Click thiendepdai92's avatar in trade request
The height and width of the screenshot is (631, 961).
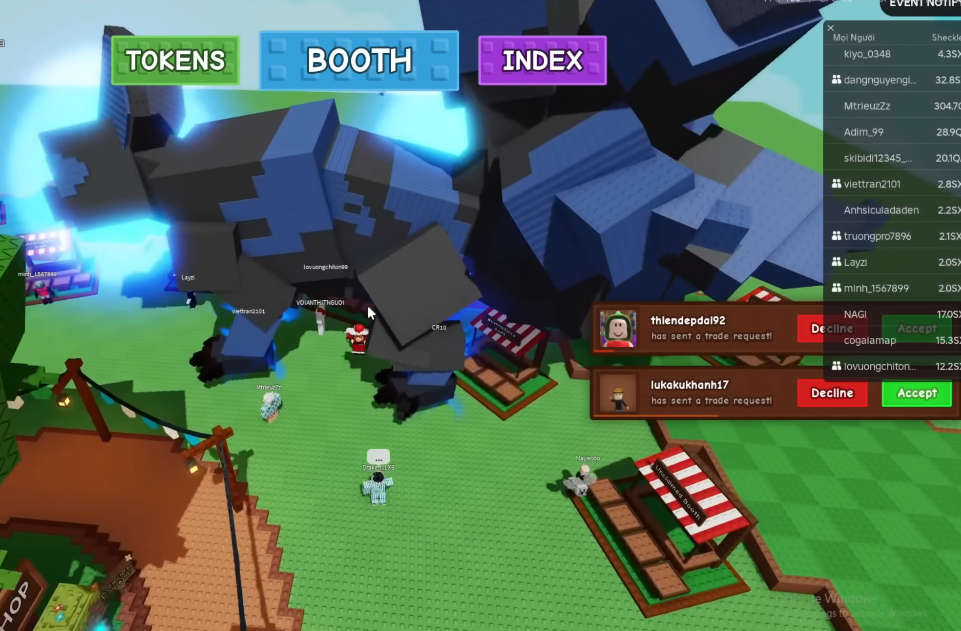click(618, 328)
